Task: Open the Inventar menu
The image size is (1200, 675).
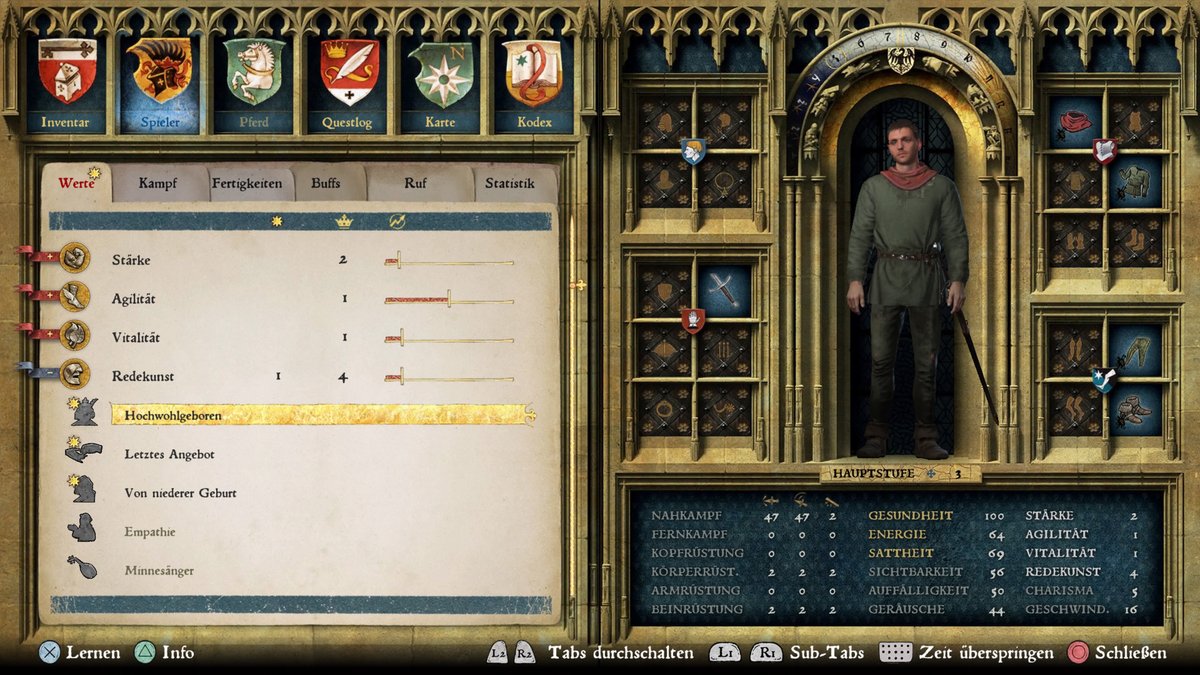Action: coord(66,83)
